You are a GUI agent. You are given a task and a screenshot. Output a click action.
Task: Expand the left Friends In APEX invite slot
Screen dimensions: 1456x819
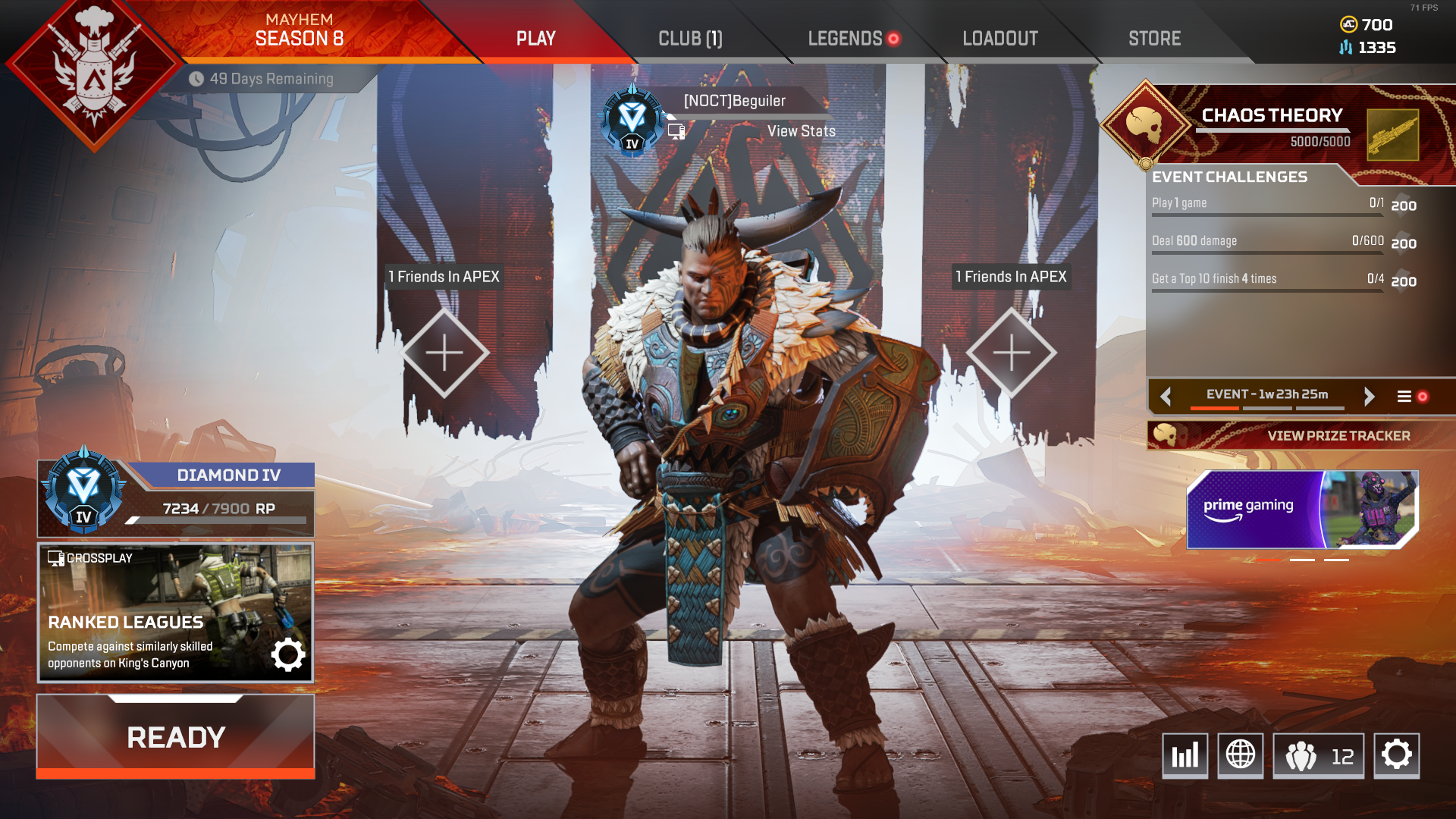point(446,350)
